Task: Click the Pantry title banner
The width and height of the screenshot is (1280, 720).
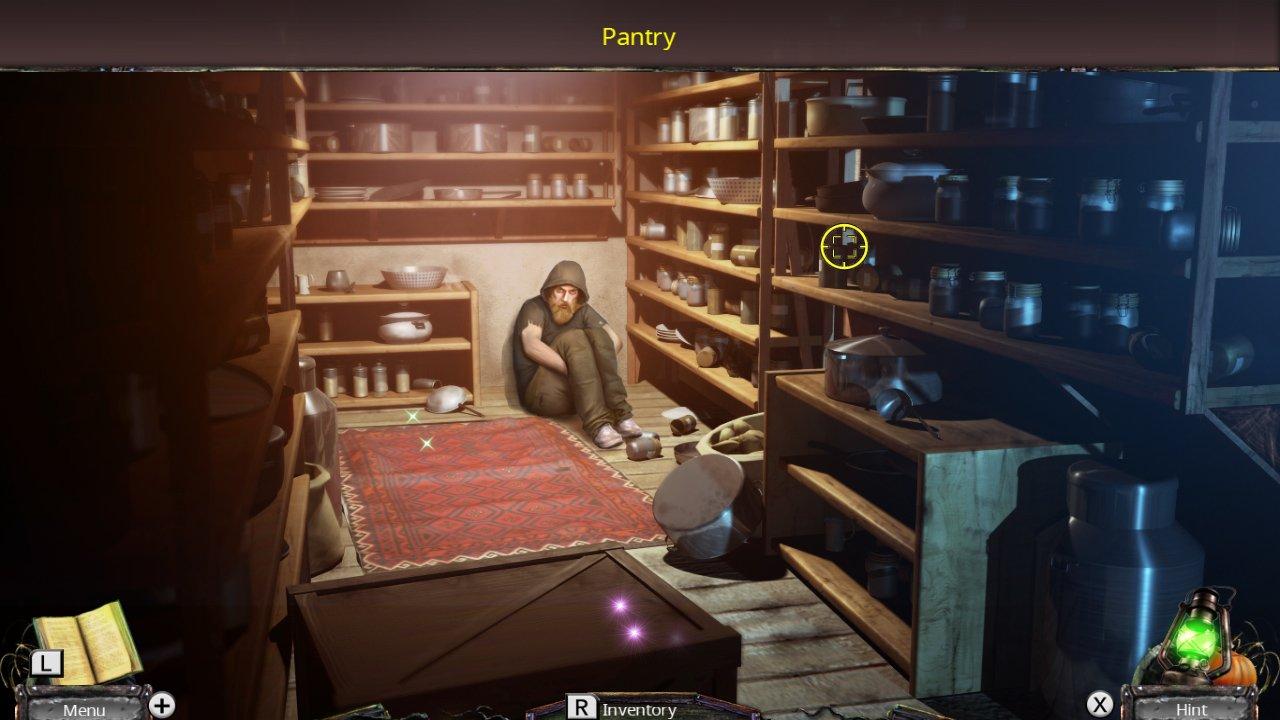Action: 638,38
